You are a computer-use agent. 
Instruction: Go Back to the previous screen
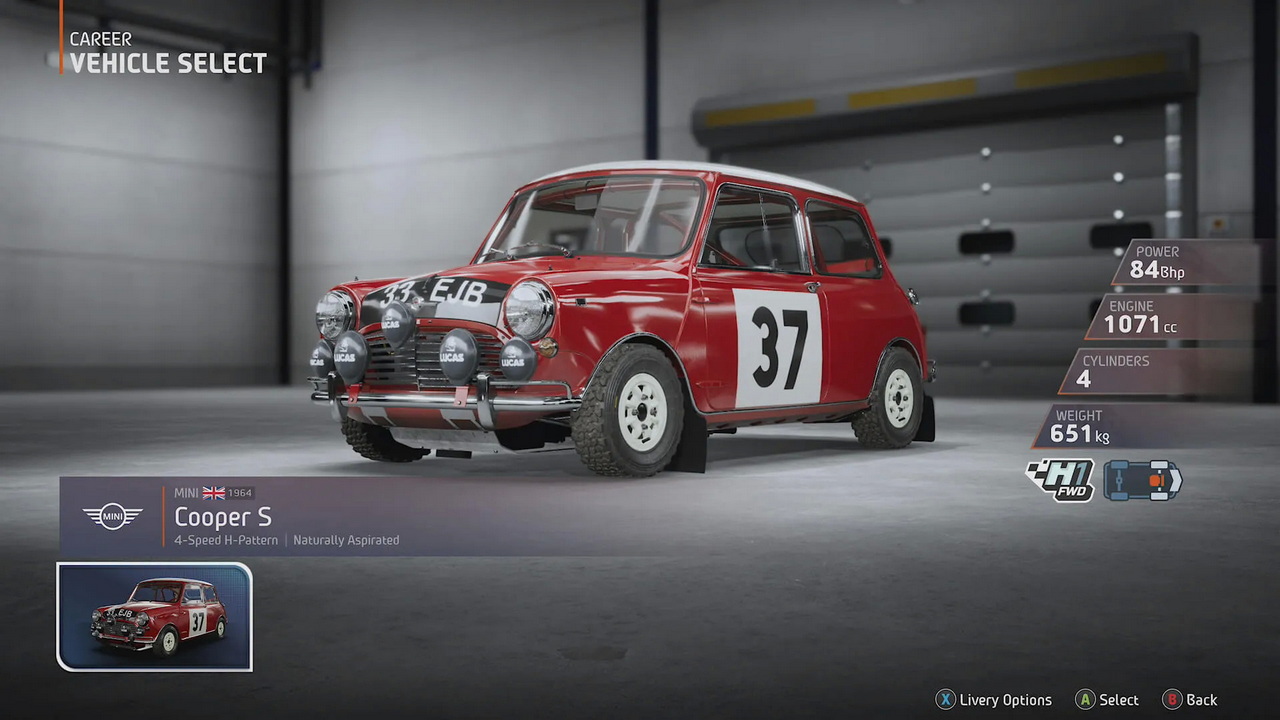(x=1189, y=700)
